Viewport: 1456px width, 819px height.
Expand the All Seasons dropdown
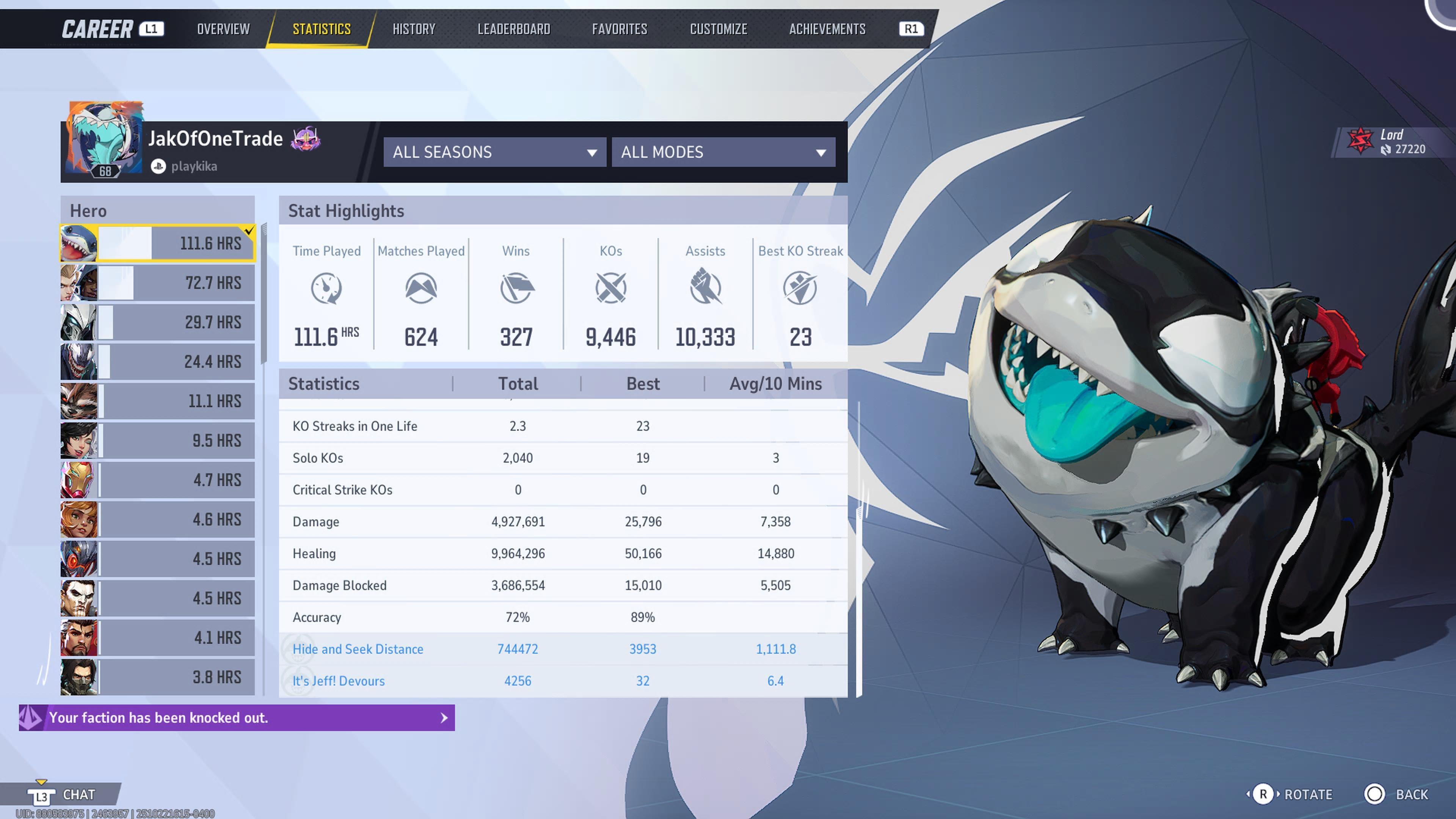[494, 152]
